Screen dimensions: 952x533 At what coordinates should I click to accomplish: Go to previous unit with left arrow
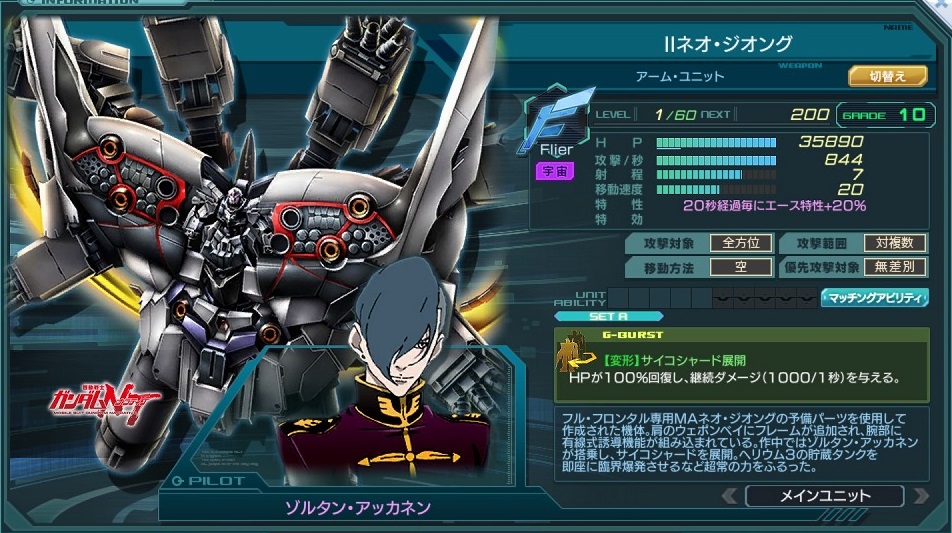(x=729, y=496)
